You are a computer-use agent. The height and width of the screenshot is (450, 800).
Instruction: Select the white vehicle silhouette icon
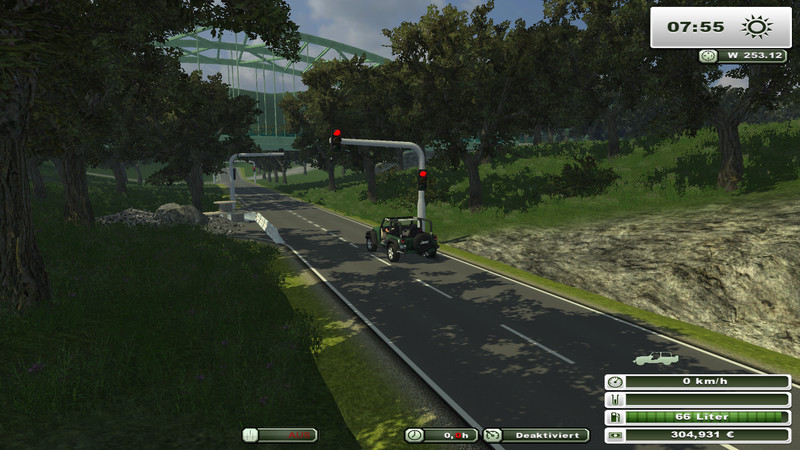point(653,357)
